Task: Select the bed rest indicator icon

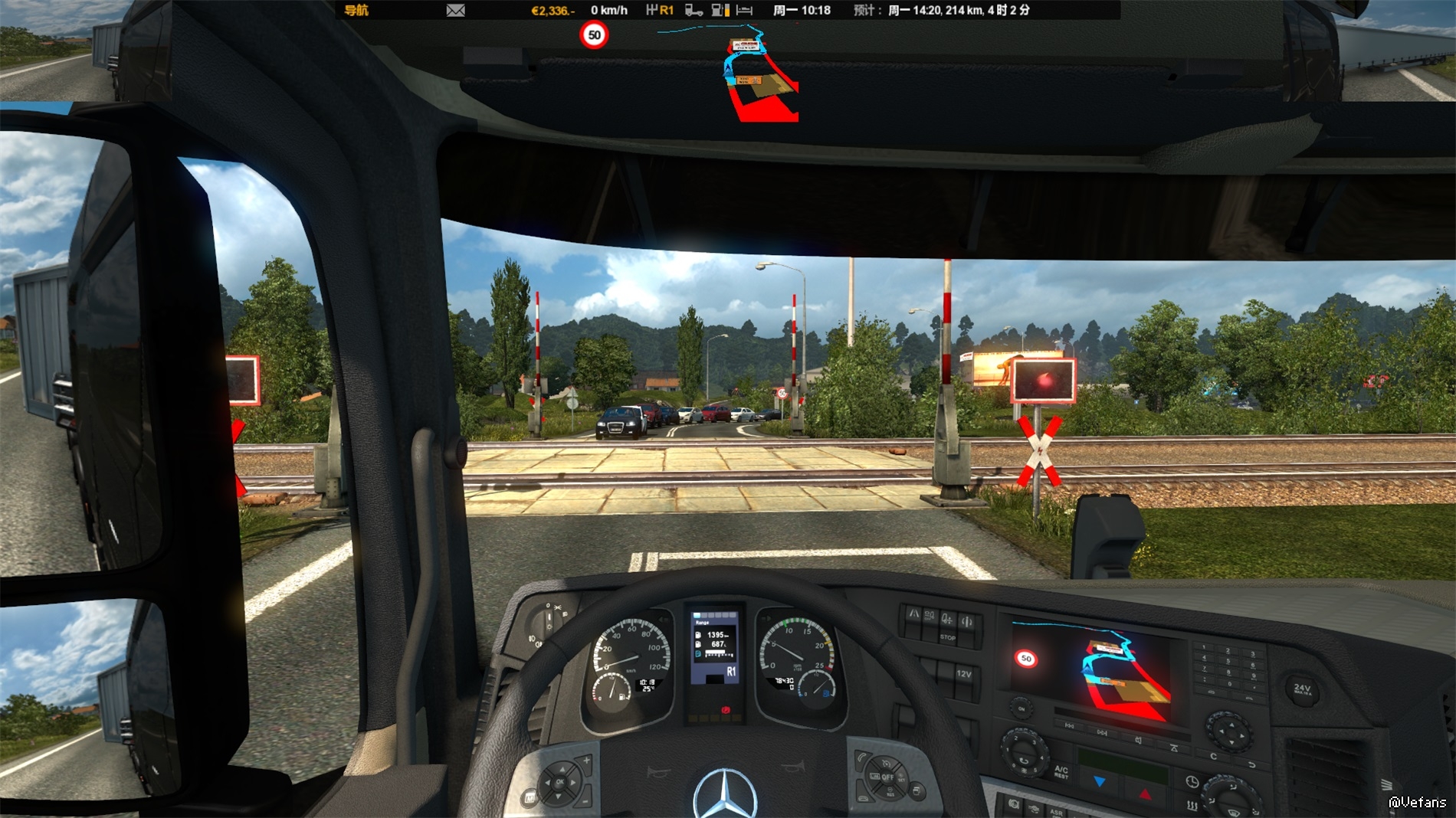Action: 744,10
